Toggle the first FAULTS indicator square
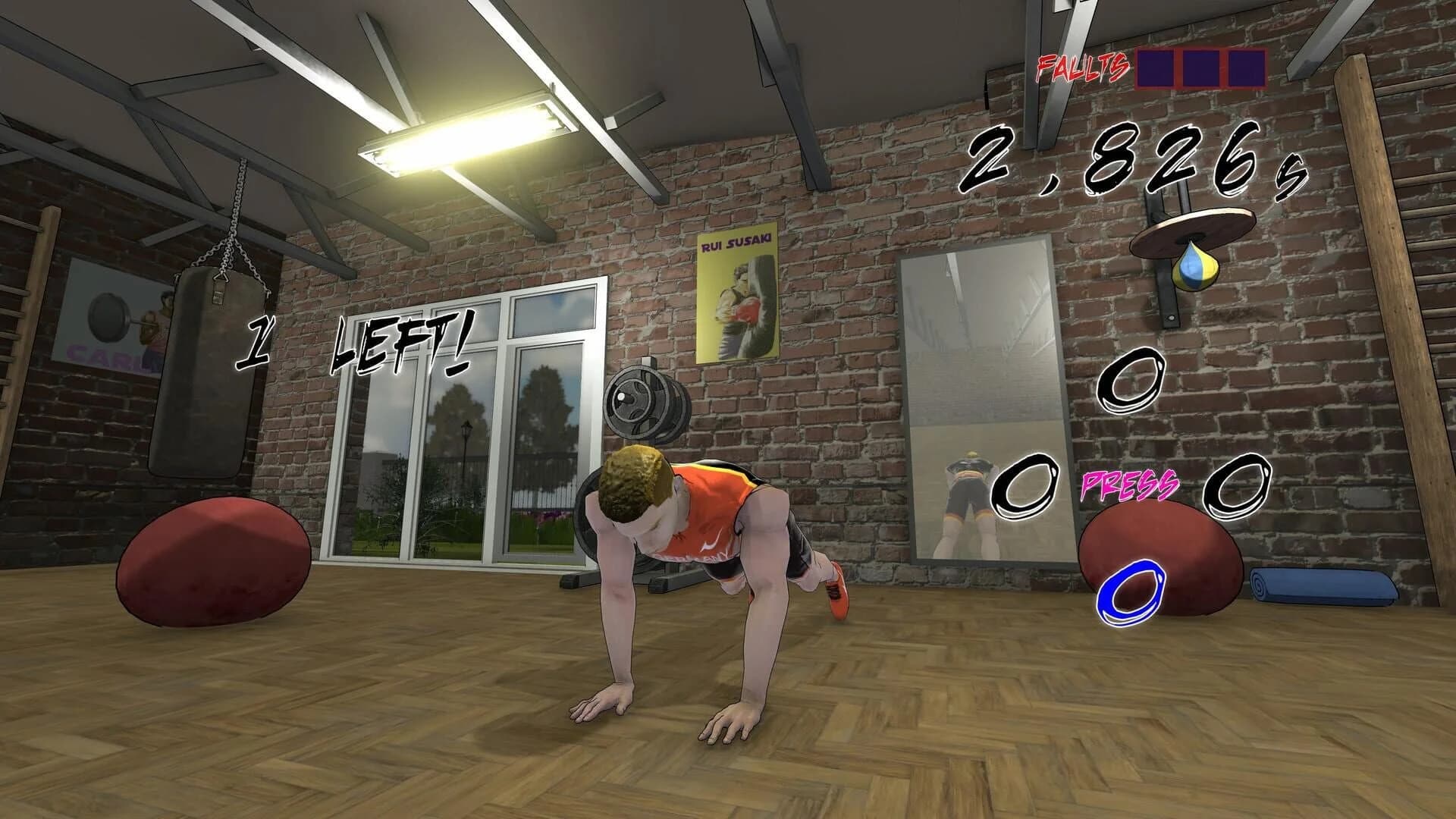Viewport: 1456px width, 819px height. [x=1156, y=69]
